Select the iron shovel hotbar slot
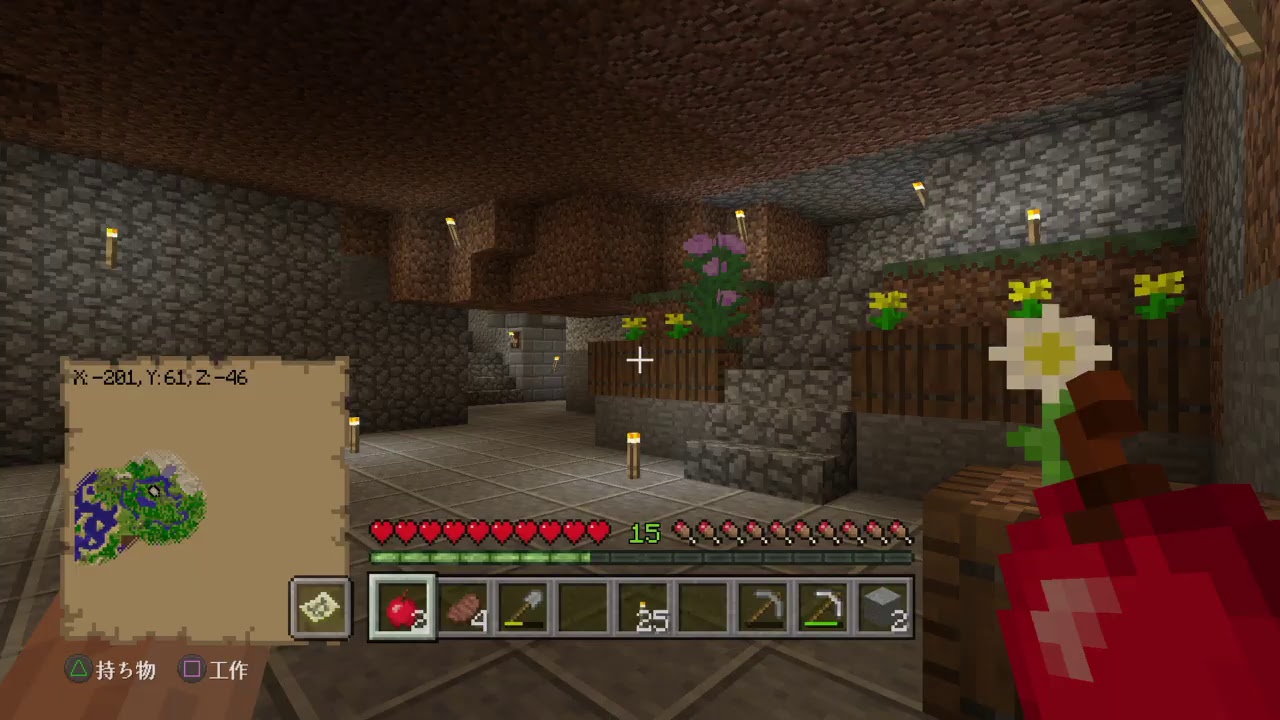 click(522, 610)
